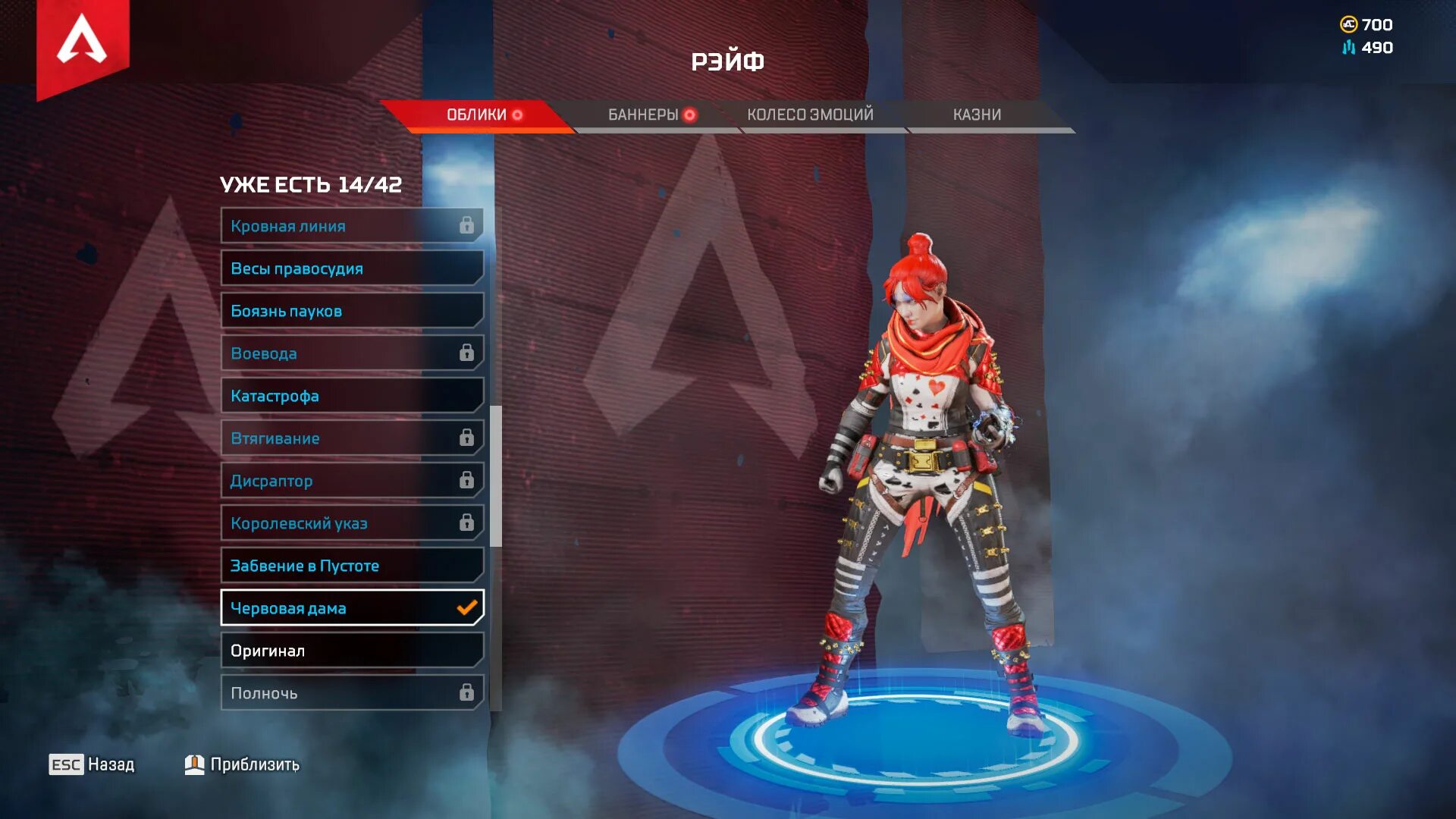Select the Кровная линия skin

click(352, 226)
